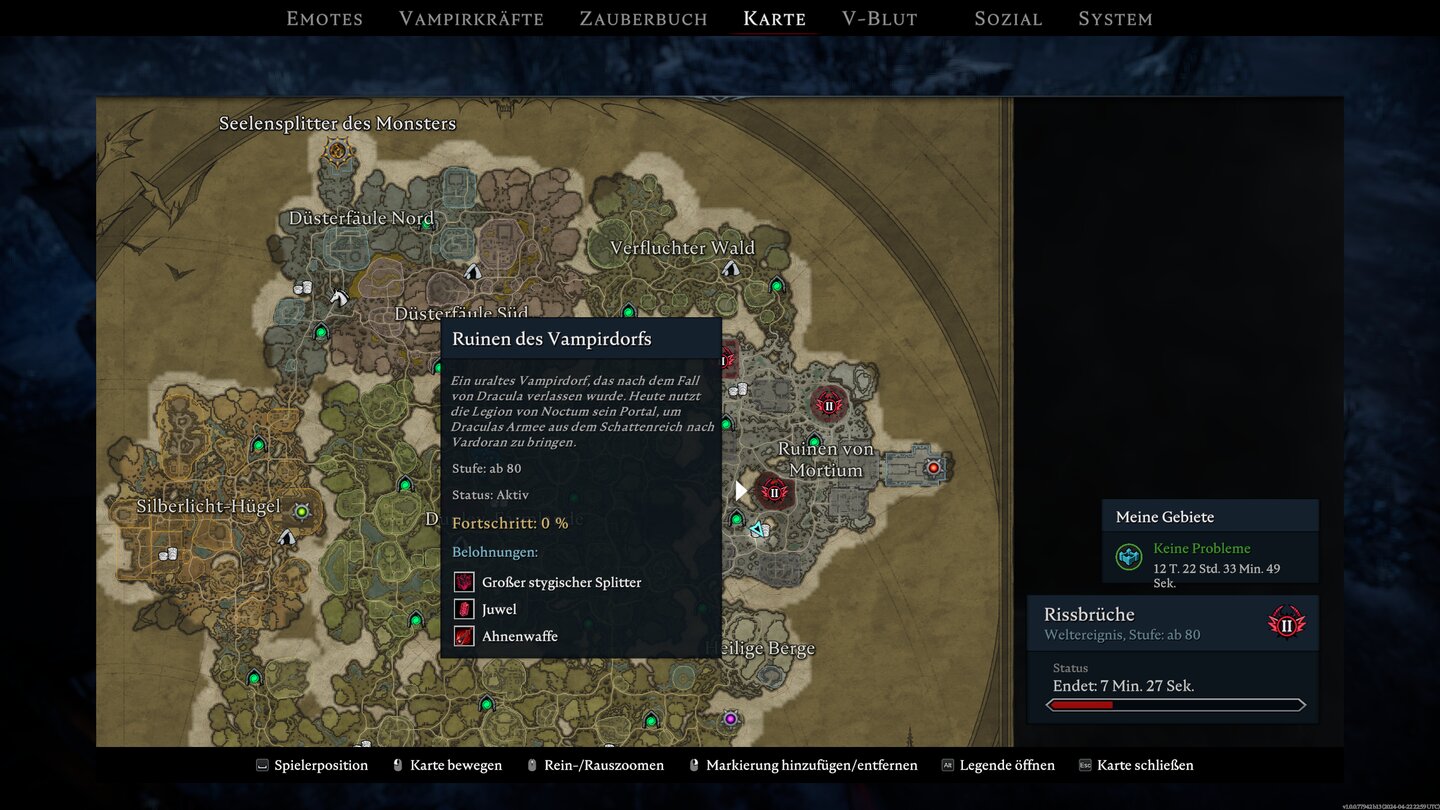Select the Großer stygischer Splitter reward icon

coord(463,581)
